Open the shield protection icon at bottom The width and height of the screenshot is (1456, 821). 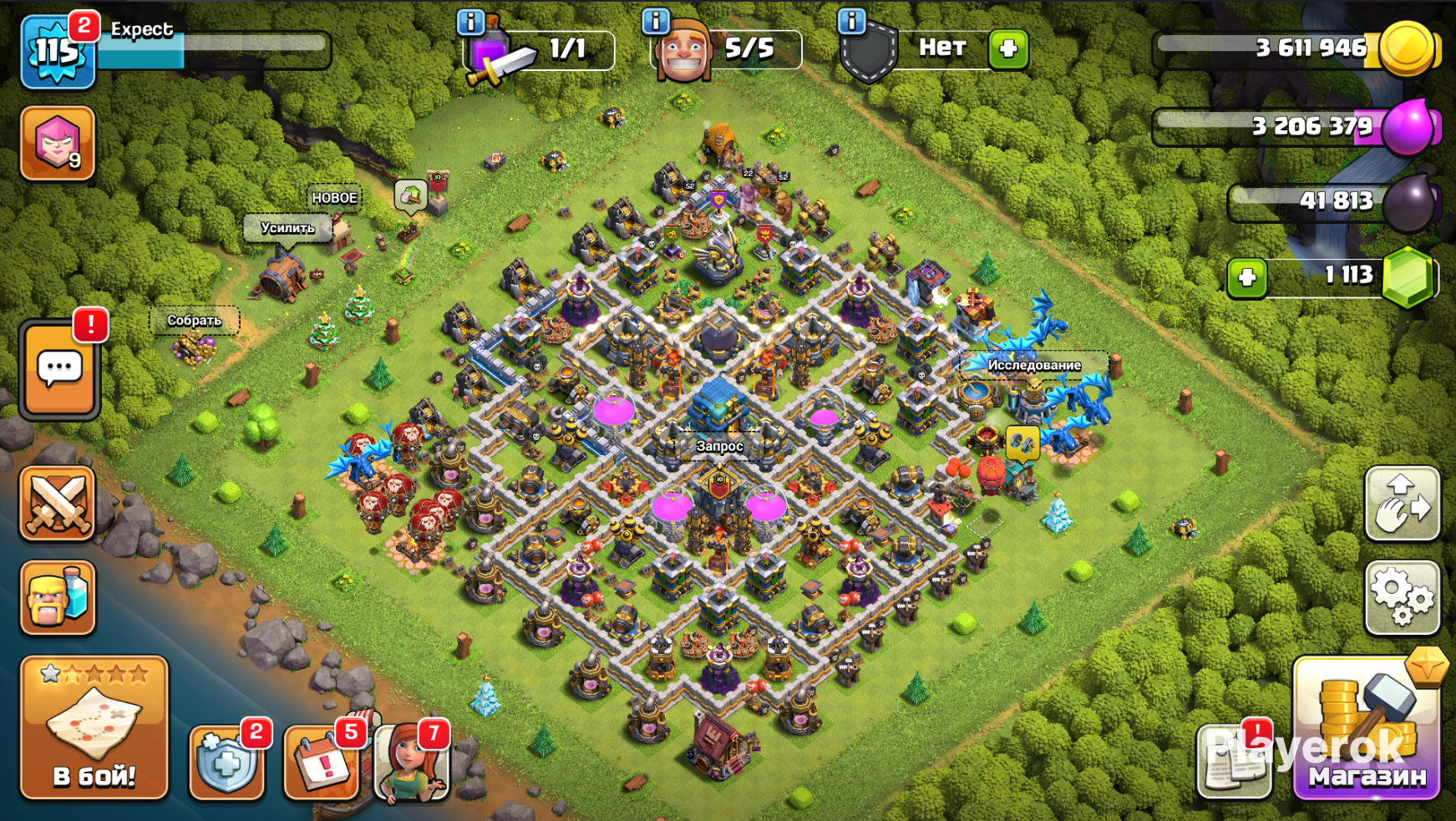(226, 761)
